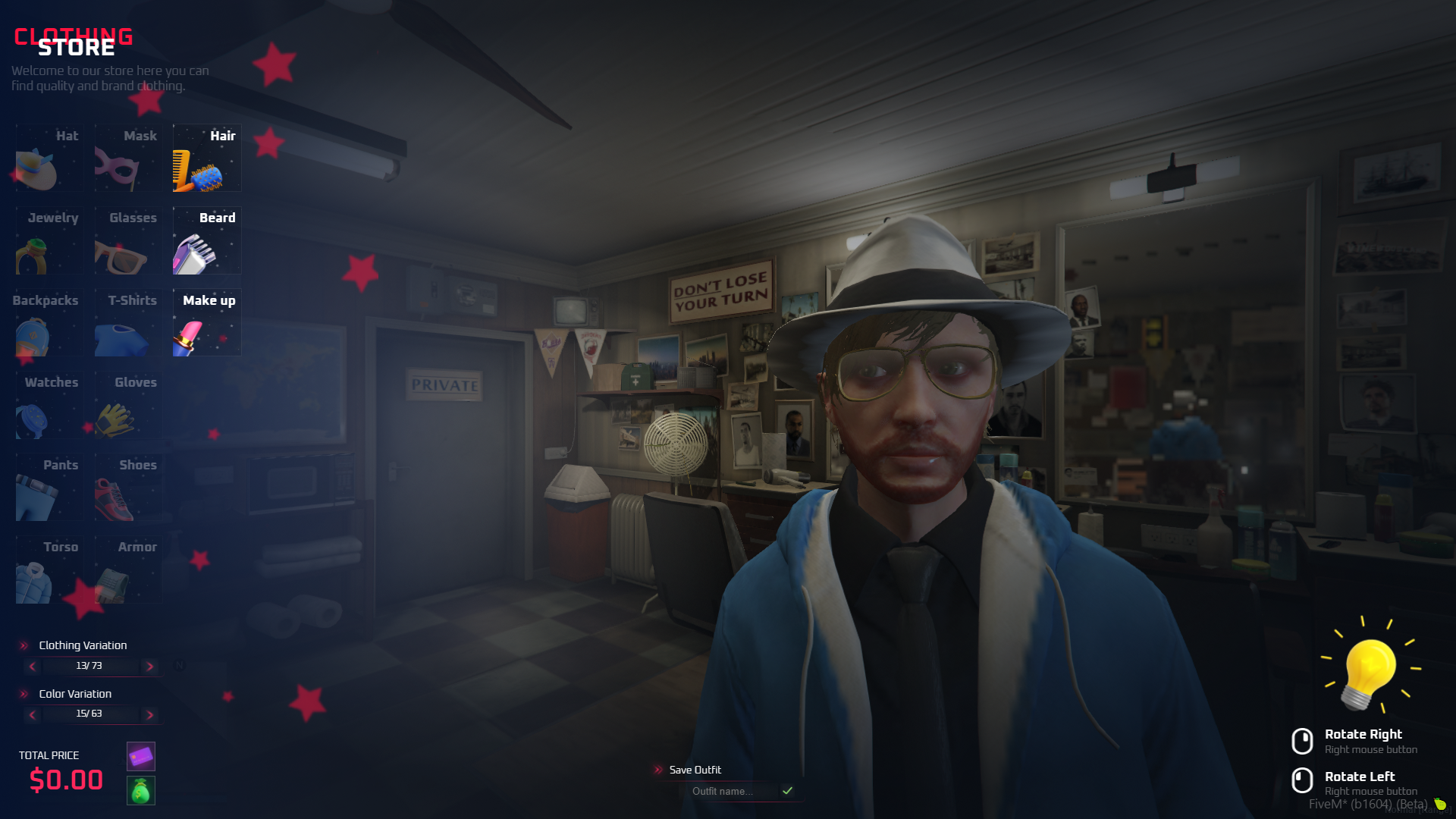This screenshot has height=819, width=1456.
Task: Switch to the Jewelry category
Action: [50, 241]
